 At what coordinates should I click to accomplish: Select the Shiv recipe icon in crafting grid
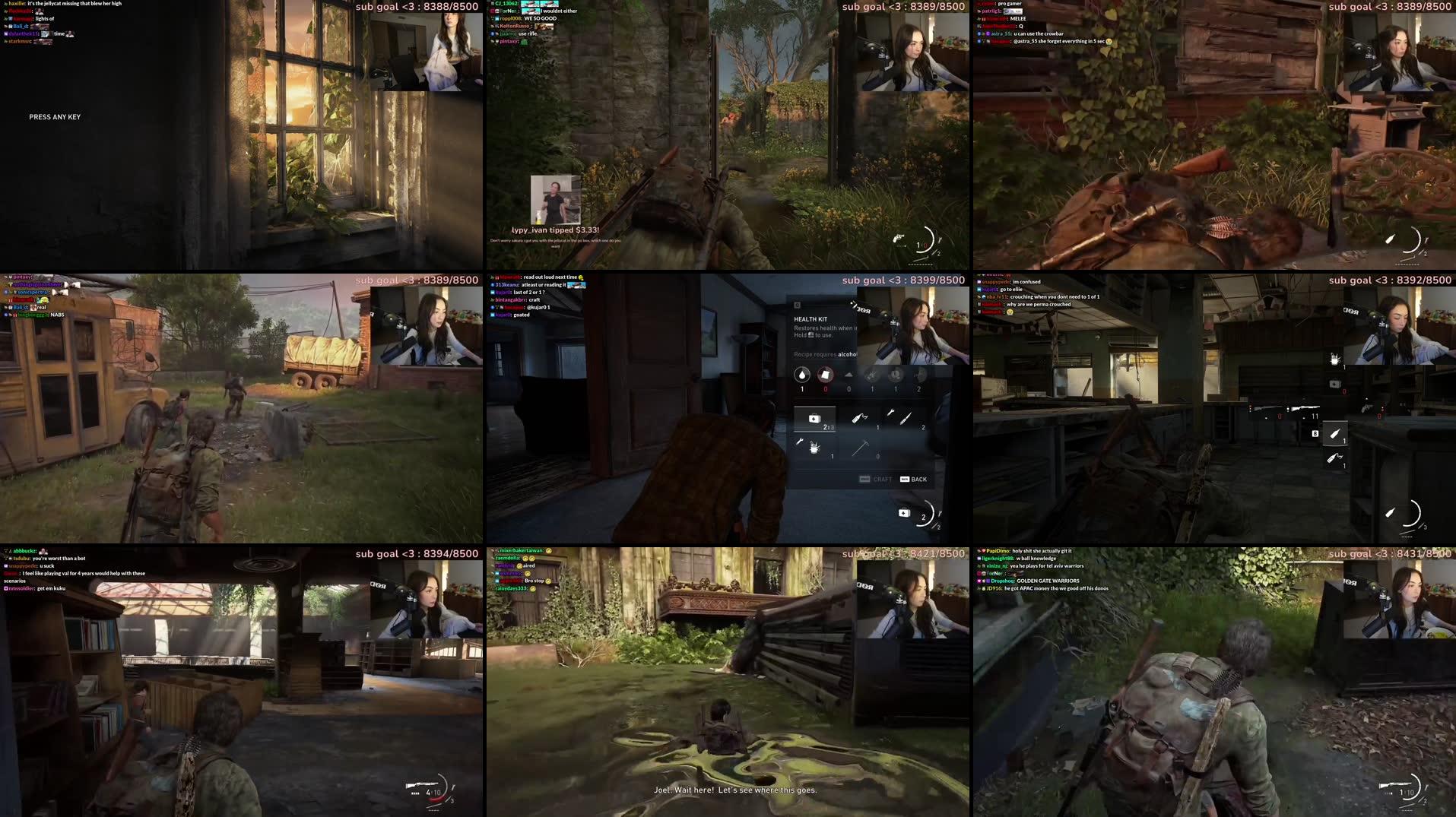click(x=905, y=418)
